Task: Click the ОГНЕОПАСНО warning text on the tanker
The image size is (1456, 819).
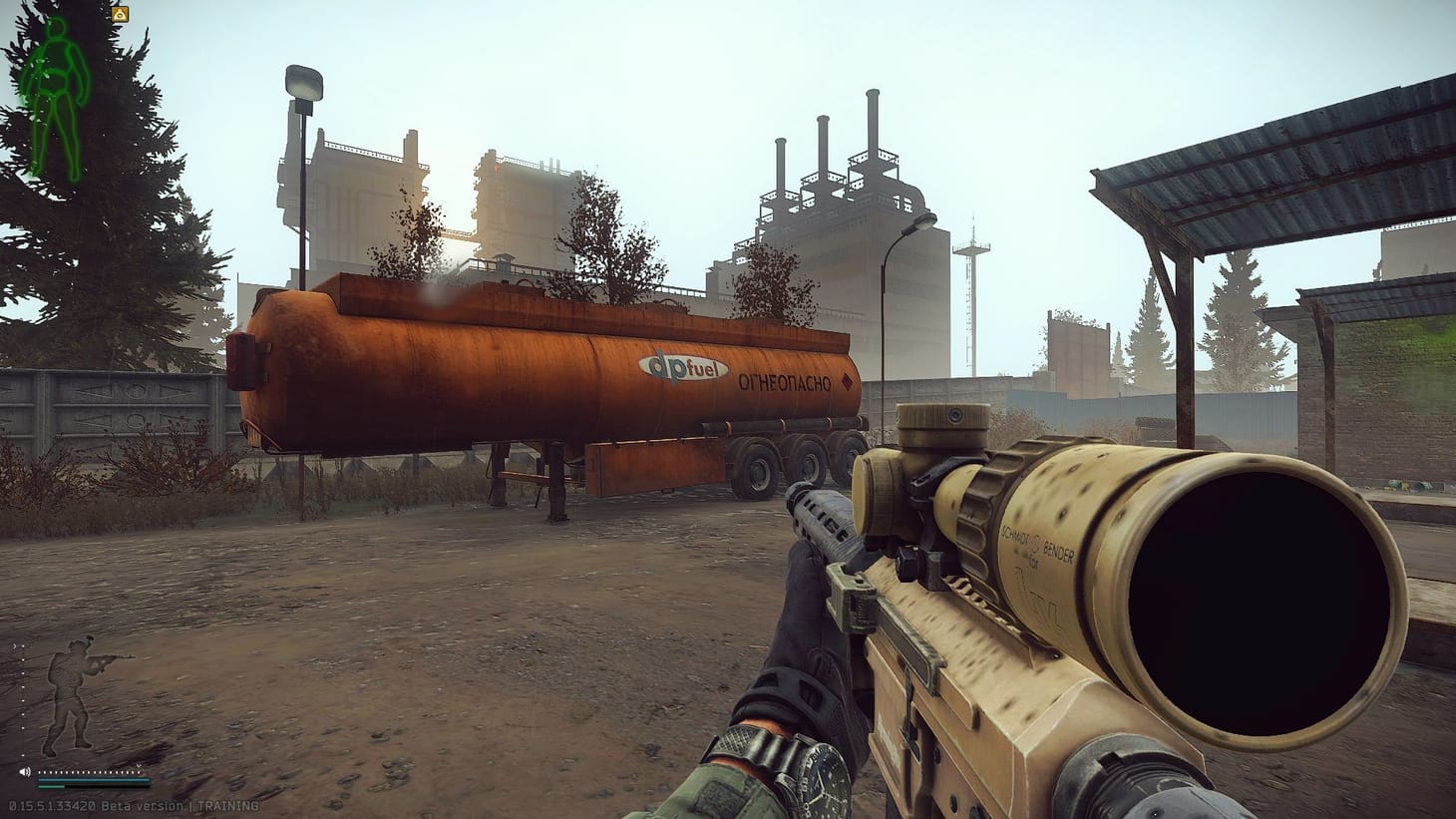Action: click(785, 380)
